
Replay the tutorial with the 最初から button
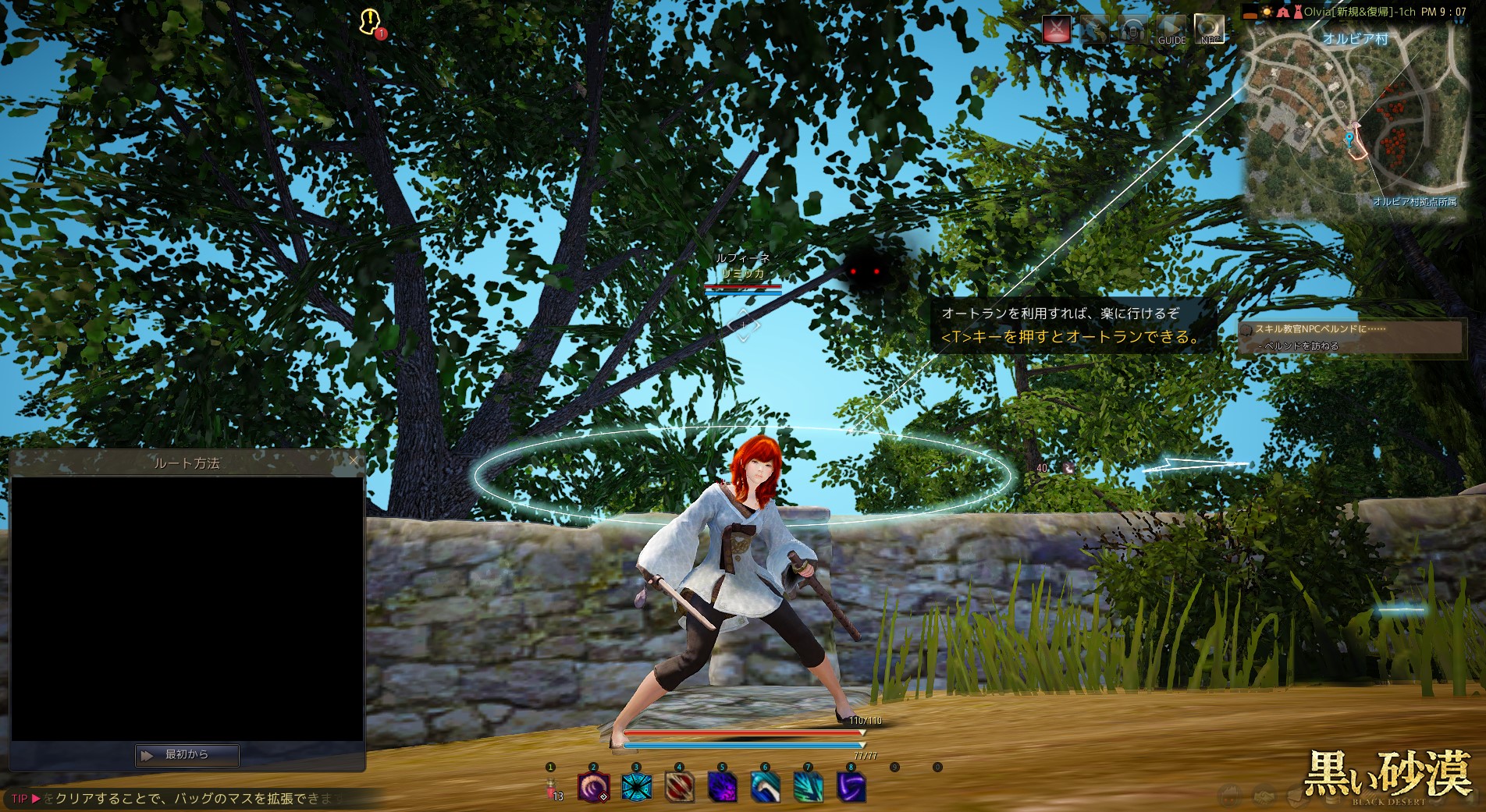pyautogui.click(x=187, y=754)
